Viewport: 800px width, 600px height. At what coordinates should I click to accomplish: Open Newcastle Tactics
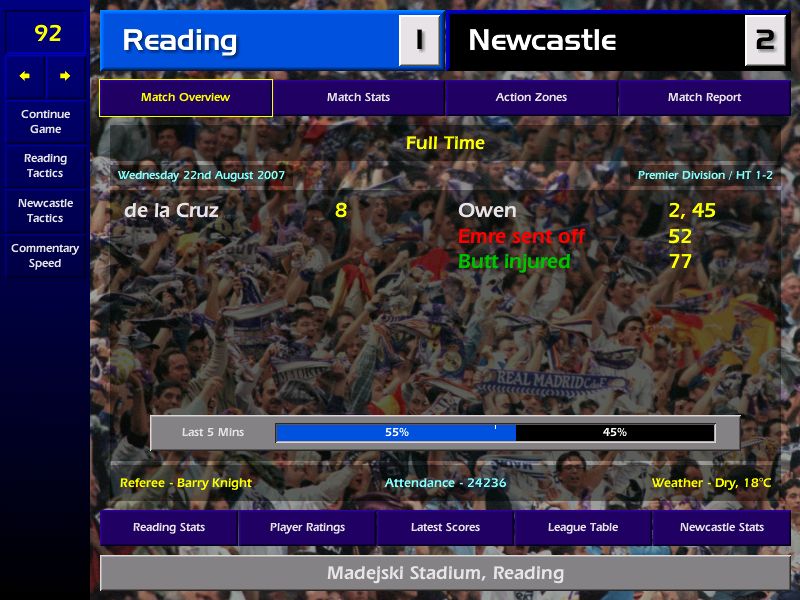(x=45, y=211)
